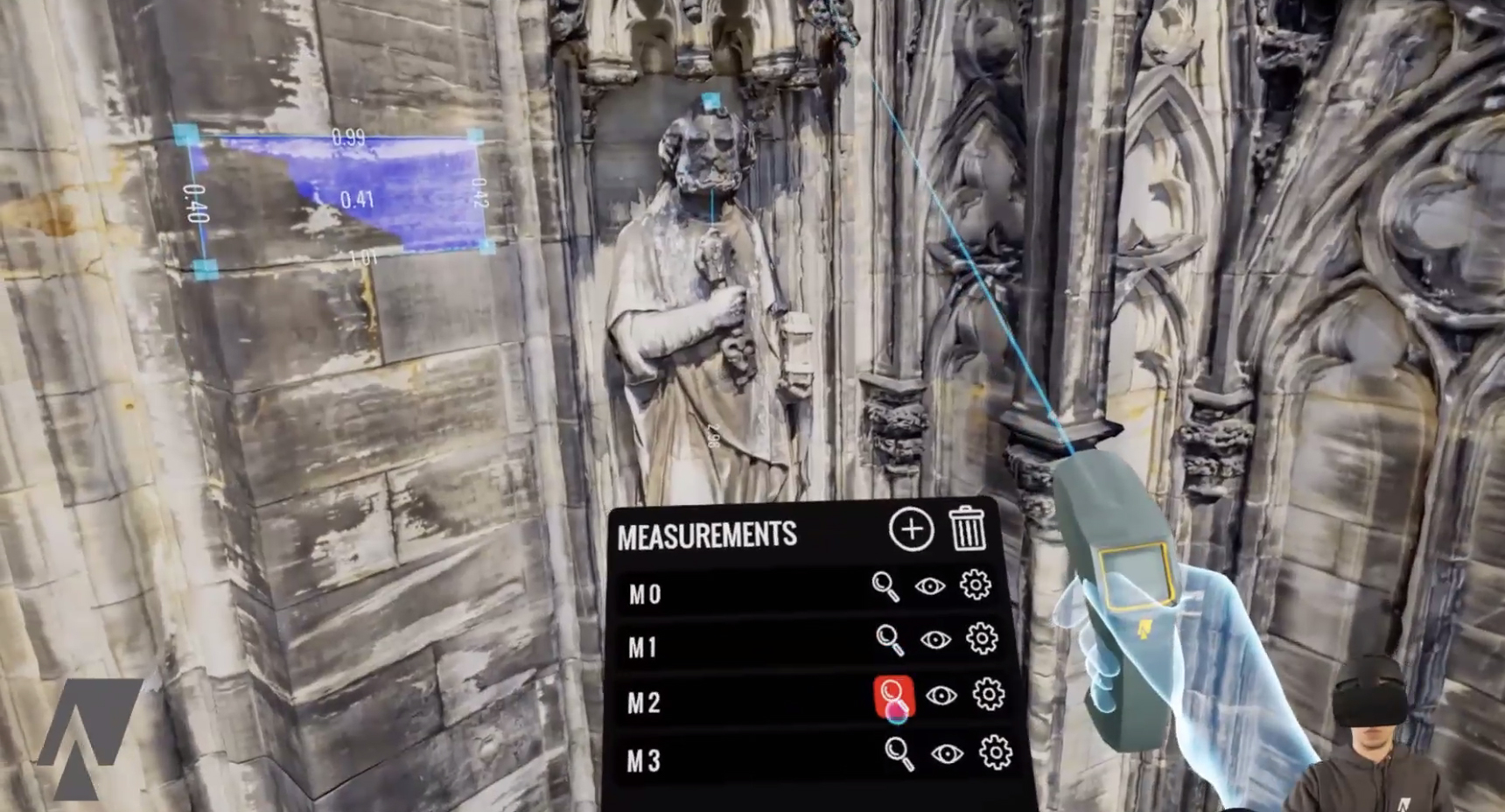Toggle visibility of measurement M0
Image resolution: width=1505 pixels, height=812 pixels.
[x=929, y=585]
